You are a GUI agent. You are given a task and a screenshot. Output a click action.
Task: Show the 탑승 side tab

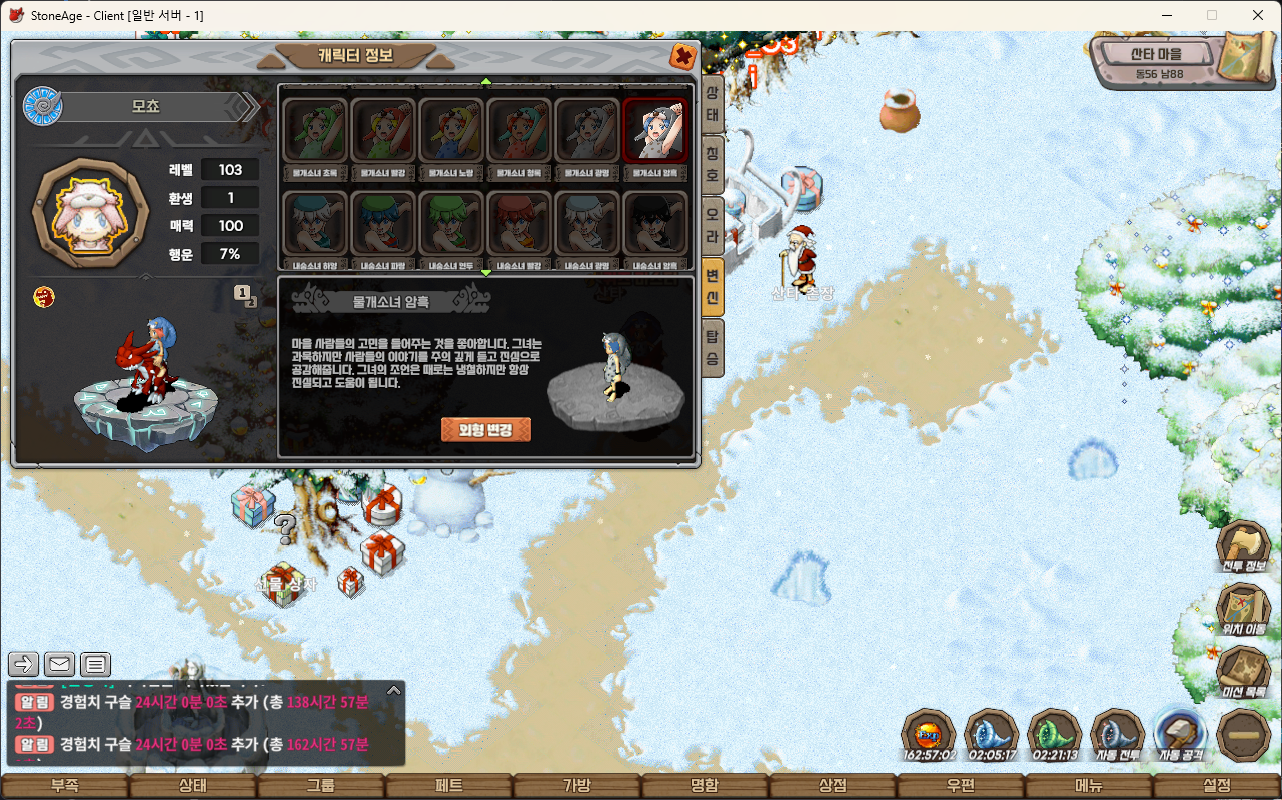point(712,346)
